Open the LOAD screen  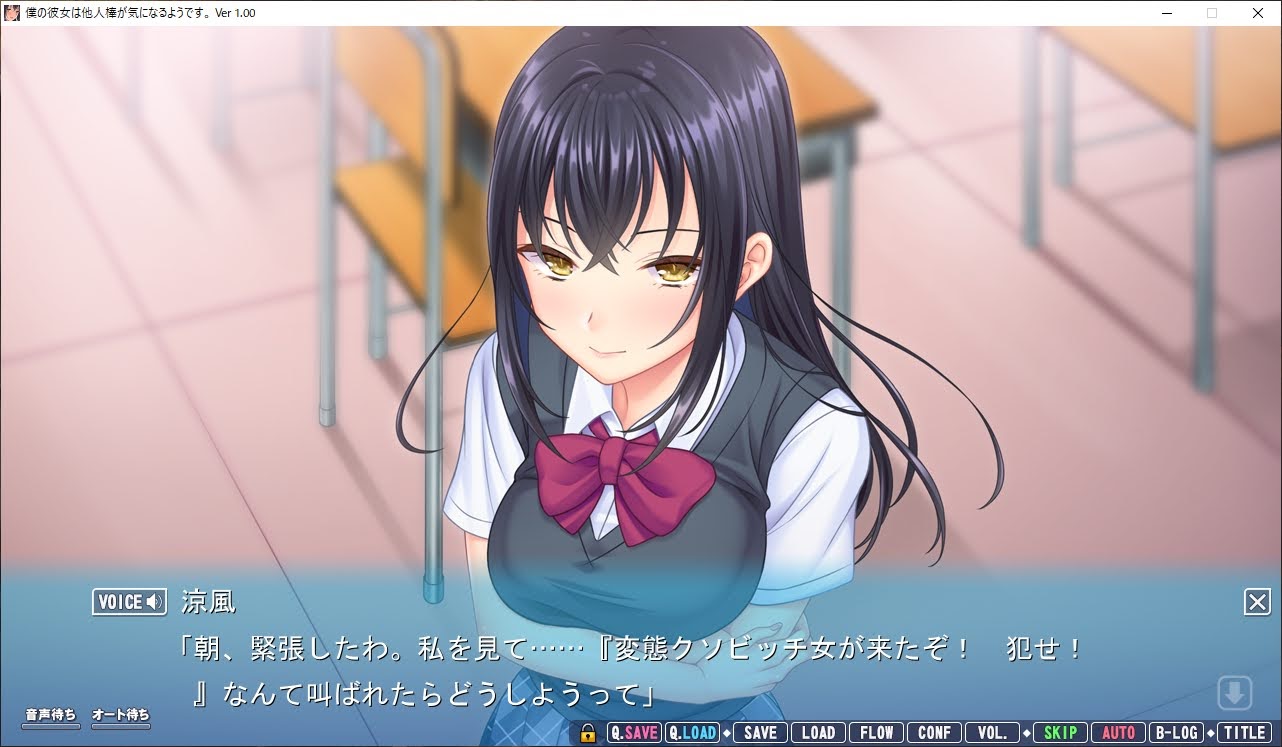pos(818,732)
